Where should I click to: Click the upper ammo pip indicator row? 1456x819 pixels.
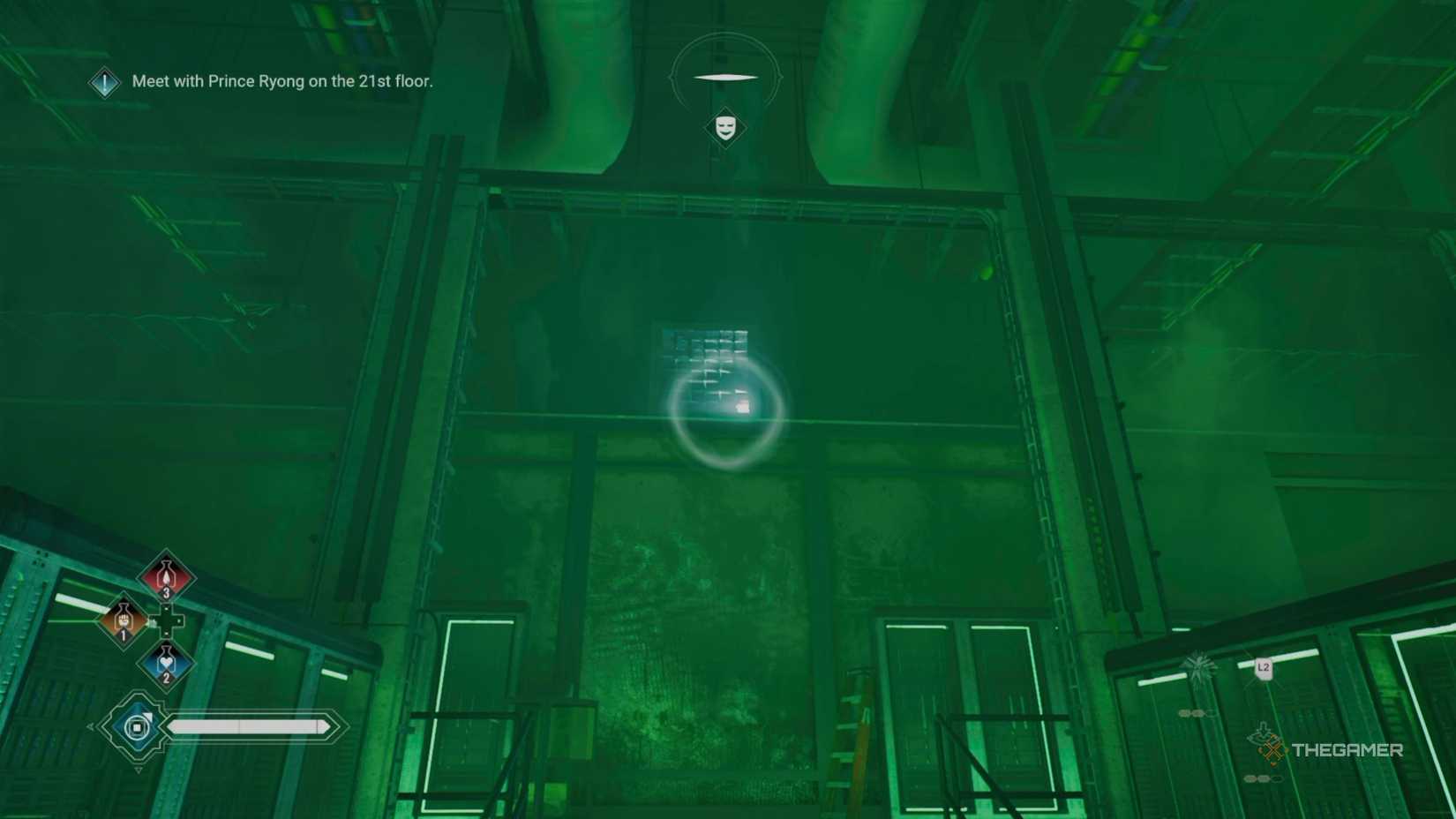[1197, 712]
